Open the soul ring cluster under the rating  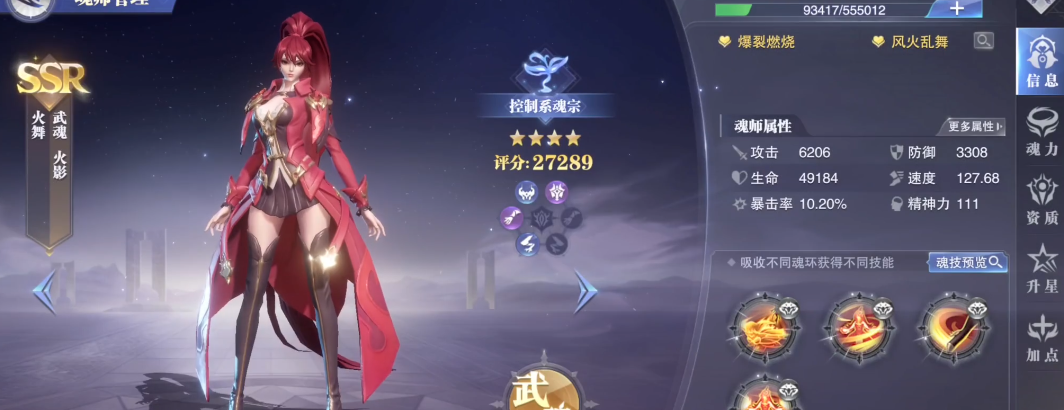(x=541, y=216)
